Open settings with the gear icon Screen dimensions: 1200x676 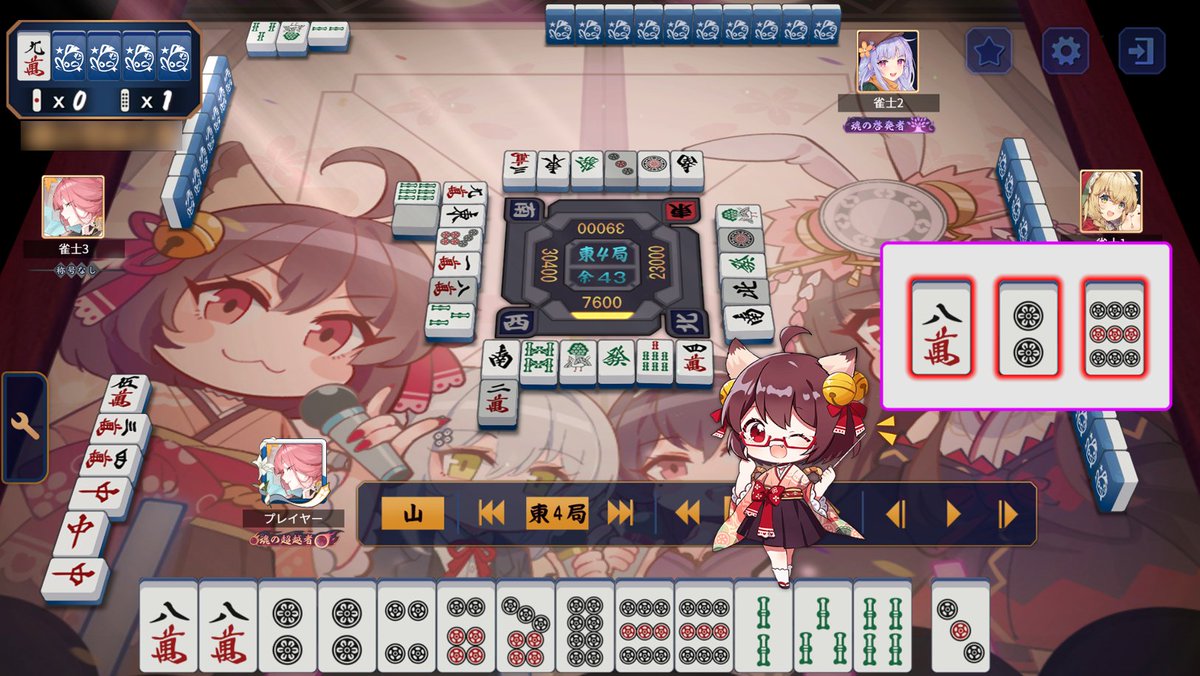(1065, 51)
